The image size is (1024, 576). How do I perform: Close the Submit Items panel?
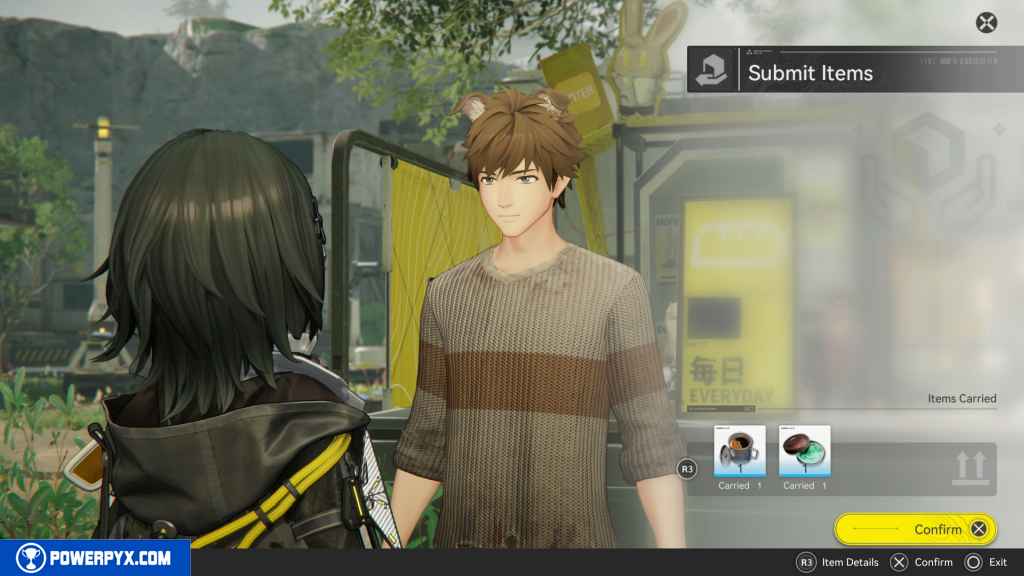click(986, 23)
